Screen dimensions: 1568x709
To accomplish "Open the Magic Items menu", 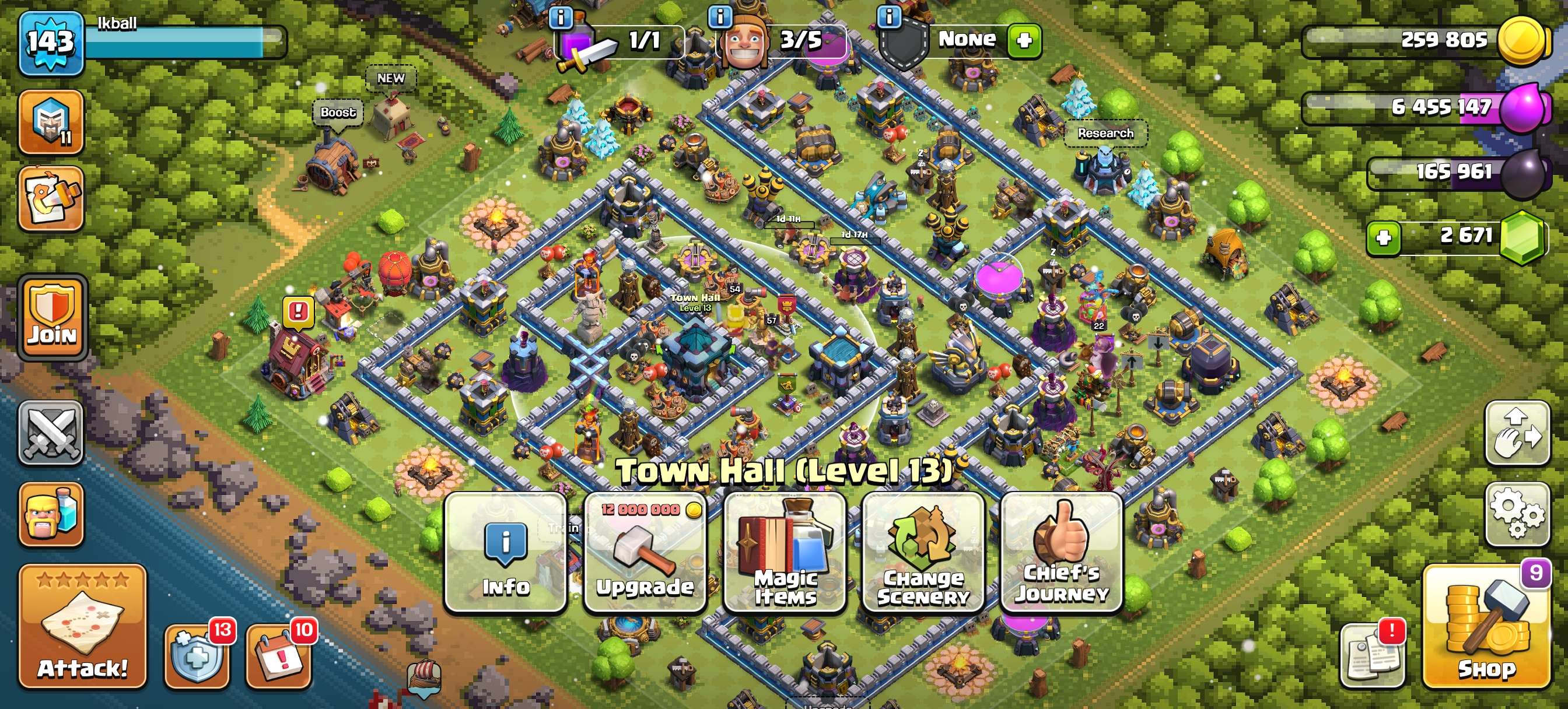I will tap(785, 552).
